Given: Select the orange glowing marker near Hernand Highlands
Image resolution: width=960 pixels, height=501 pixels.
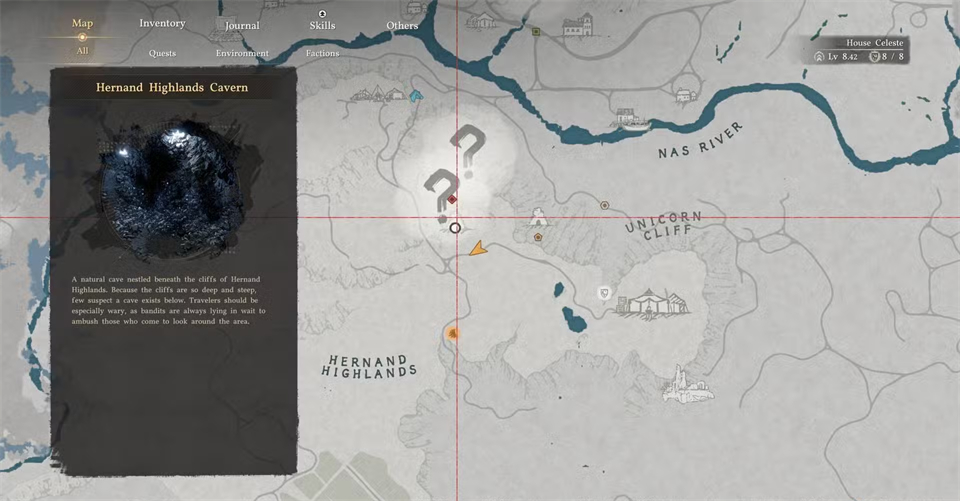Looking at the screenshot, I should (x=453, y=333).
